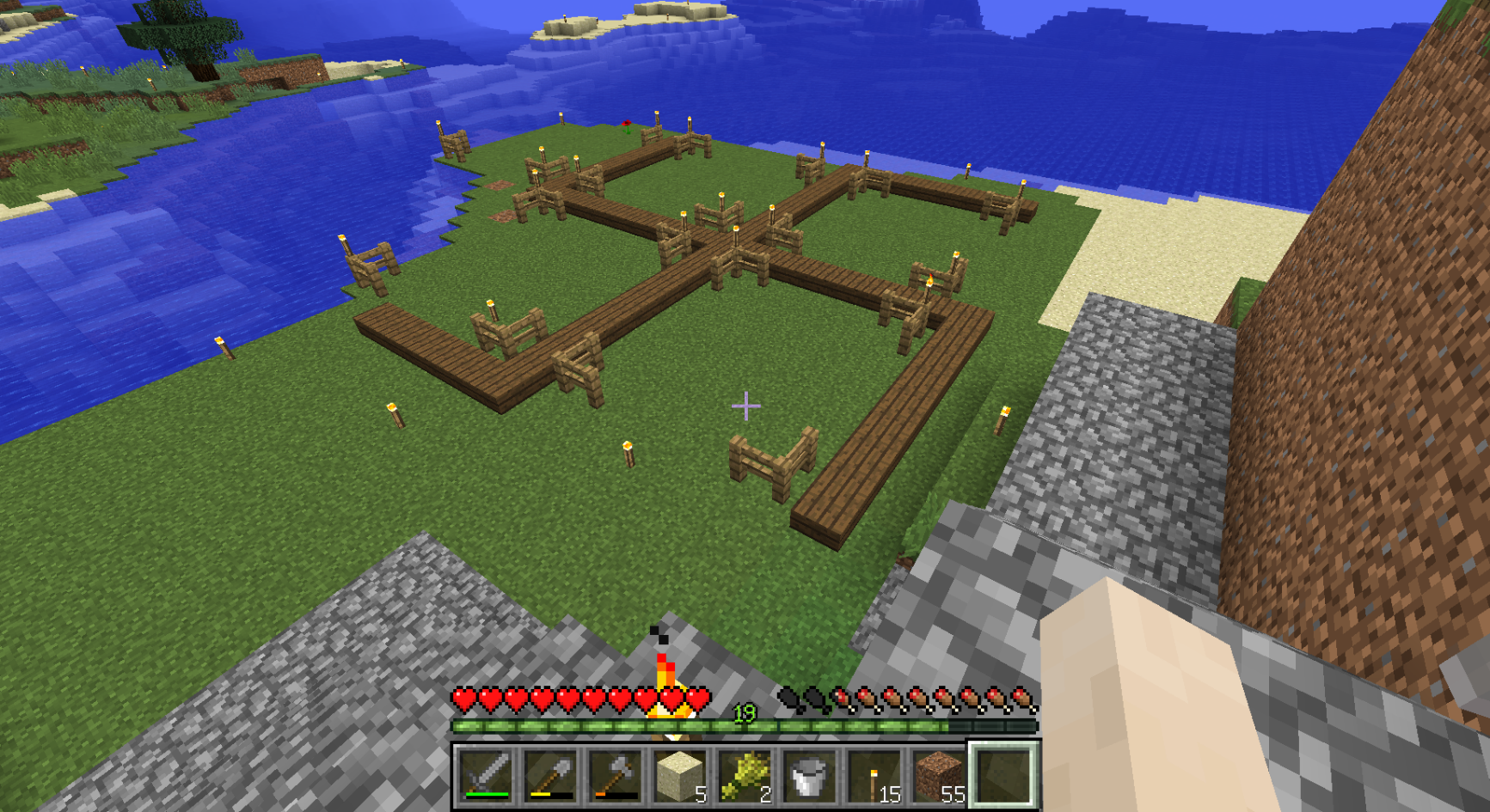Pick the wheat slot in the hotbar

(x=745, y=774)
